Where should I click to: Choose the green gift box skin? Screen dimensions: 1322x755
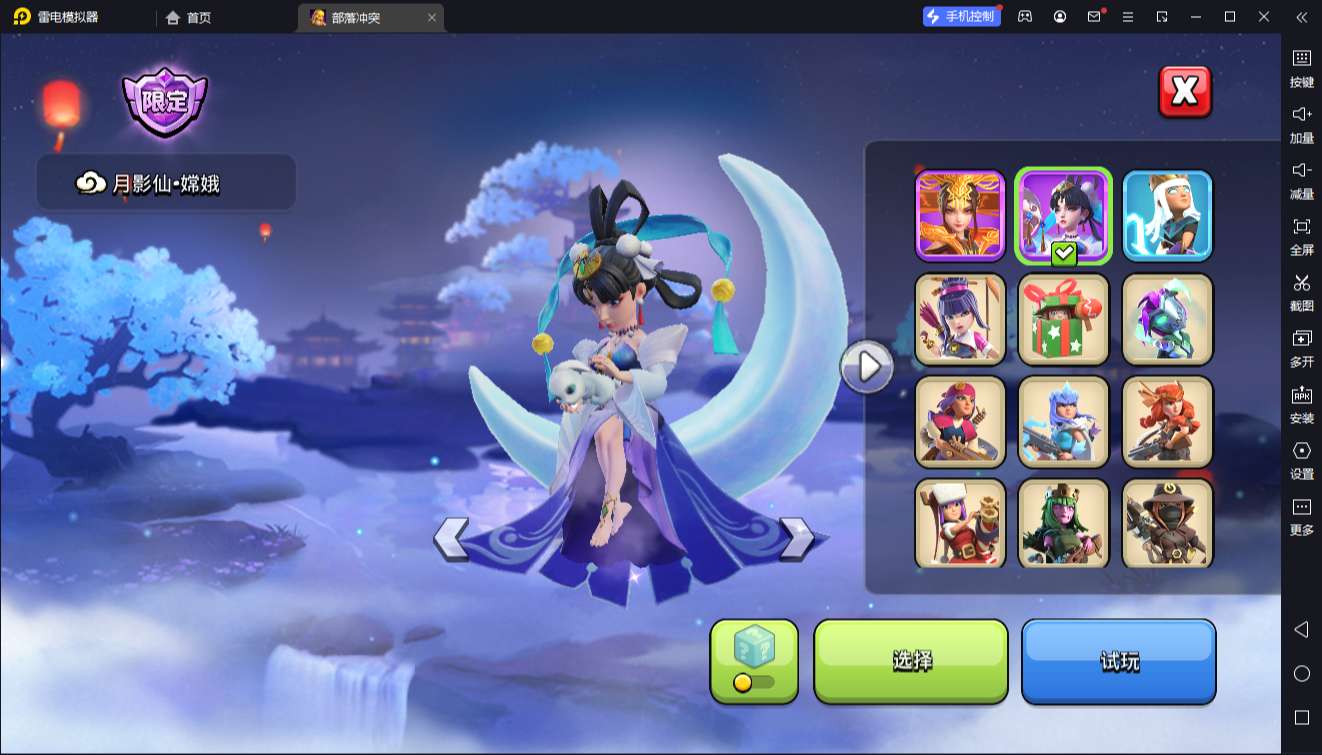pyautogui.click(x=1064, y=319)
